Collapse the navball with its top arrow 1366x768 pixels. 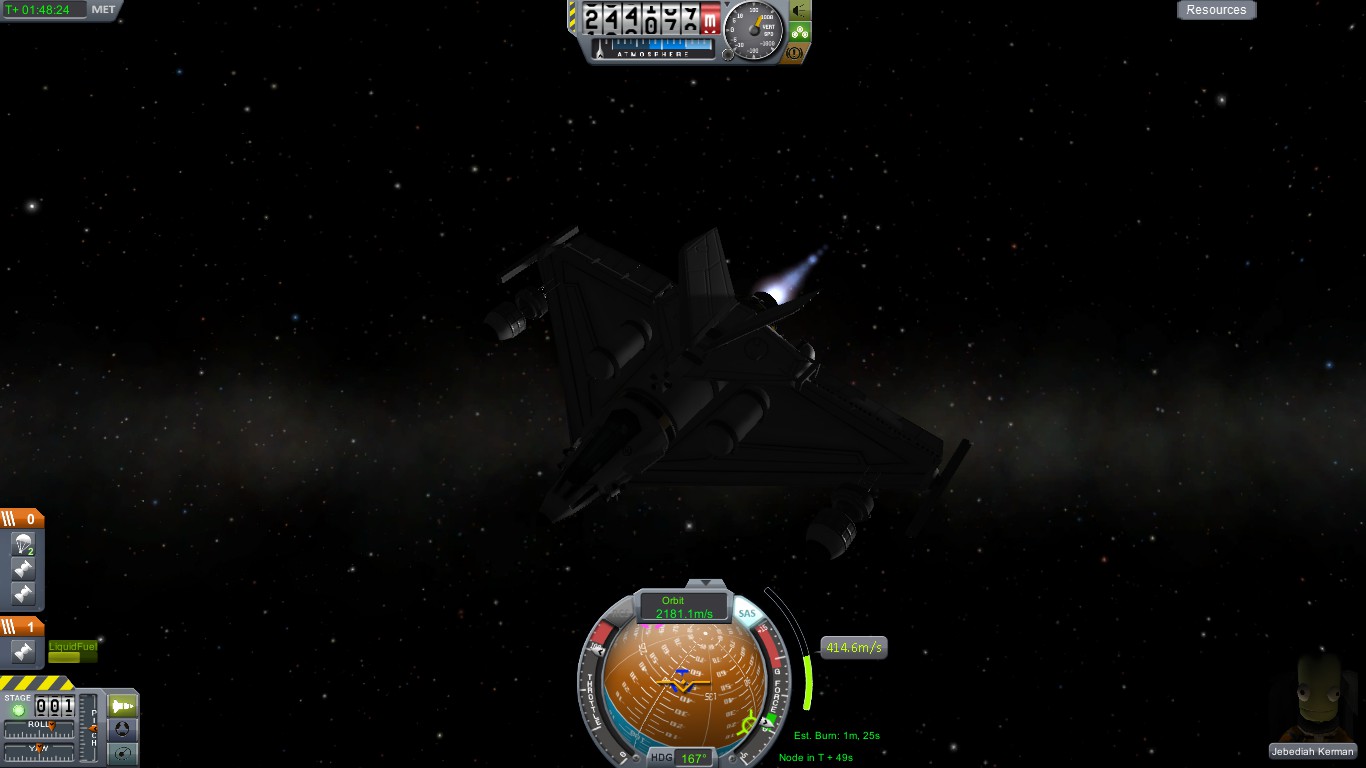pos(706,582)
